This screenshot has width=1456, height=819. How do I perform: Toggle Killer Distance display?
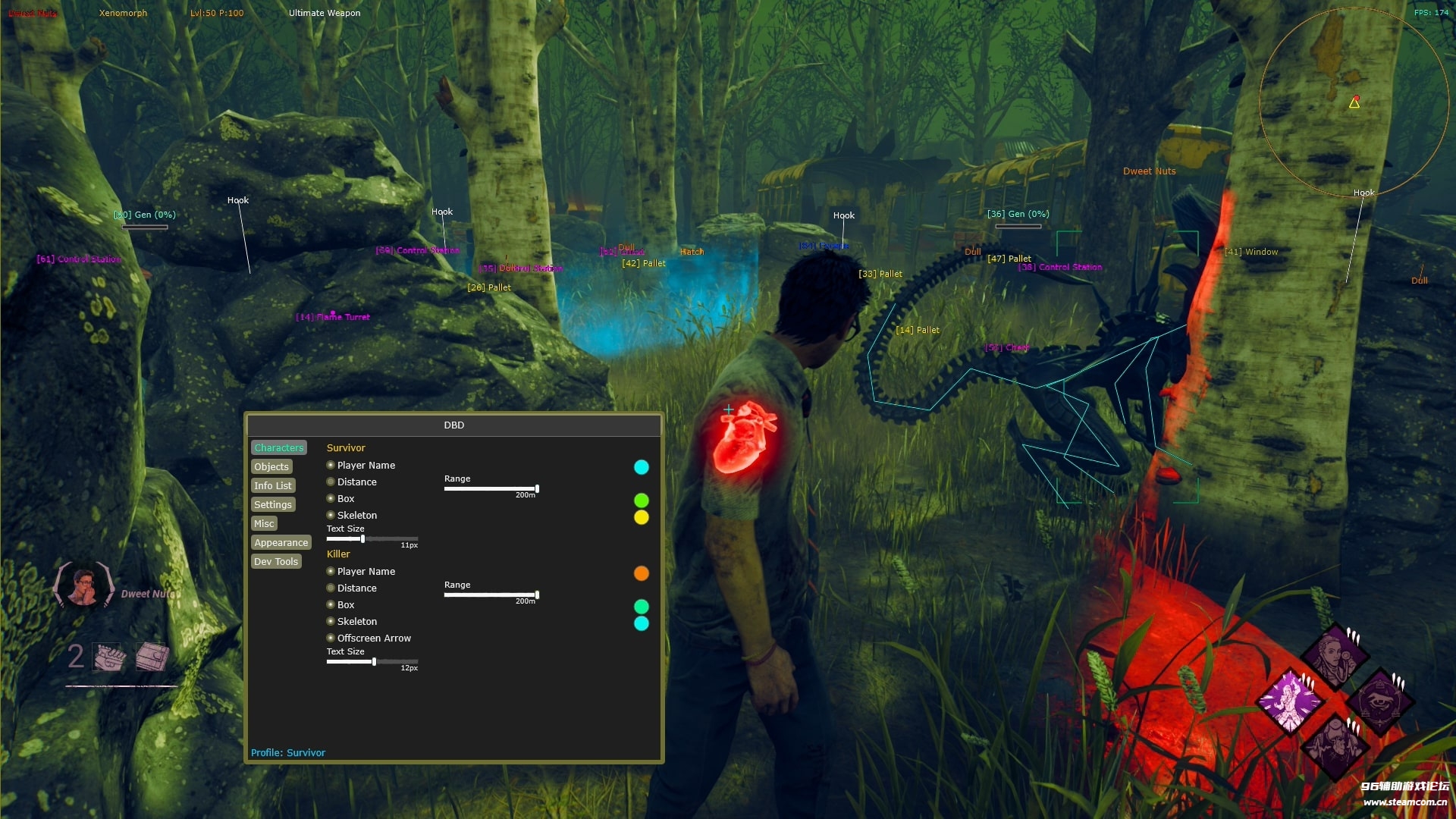[331, 588]
